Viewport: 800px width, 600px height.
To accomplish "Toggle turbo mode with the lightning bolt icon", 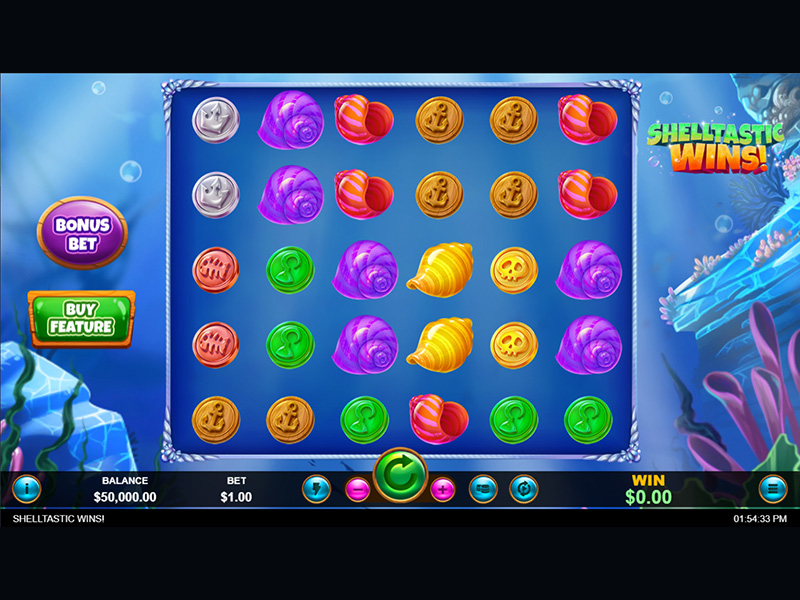I will click(316, 489).
